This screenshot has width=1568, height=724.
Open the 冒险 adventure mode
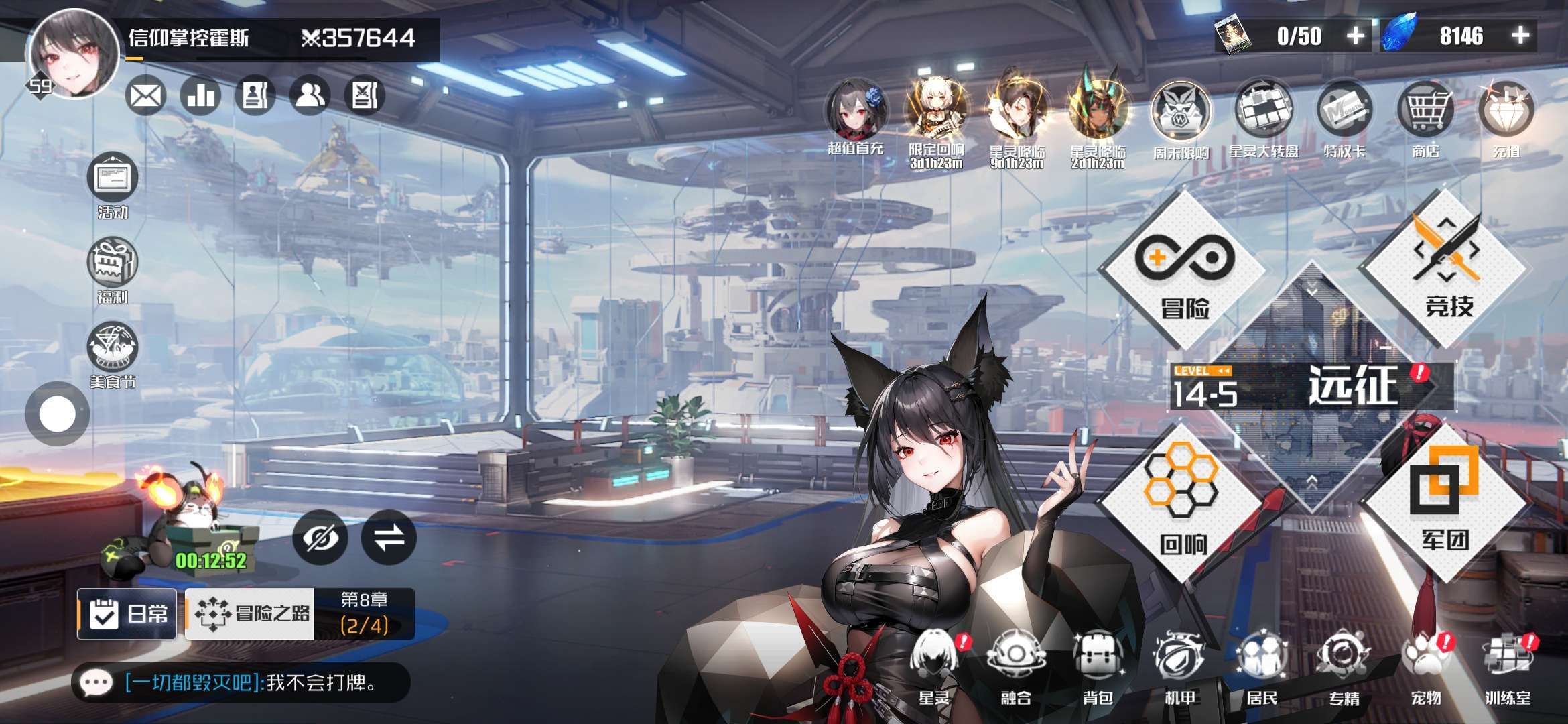(x=1184, y=271)
